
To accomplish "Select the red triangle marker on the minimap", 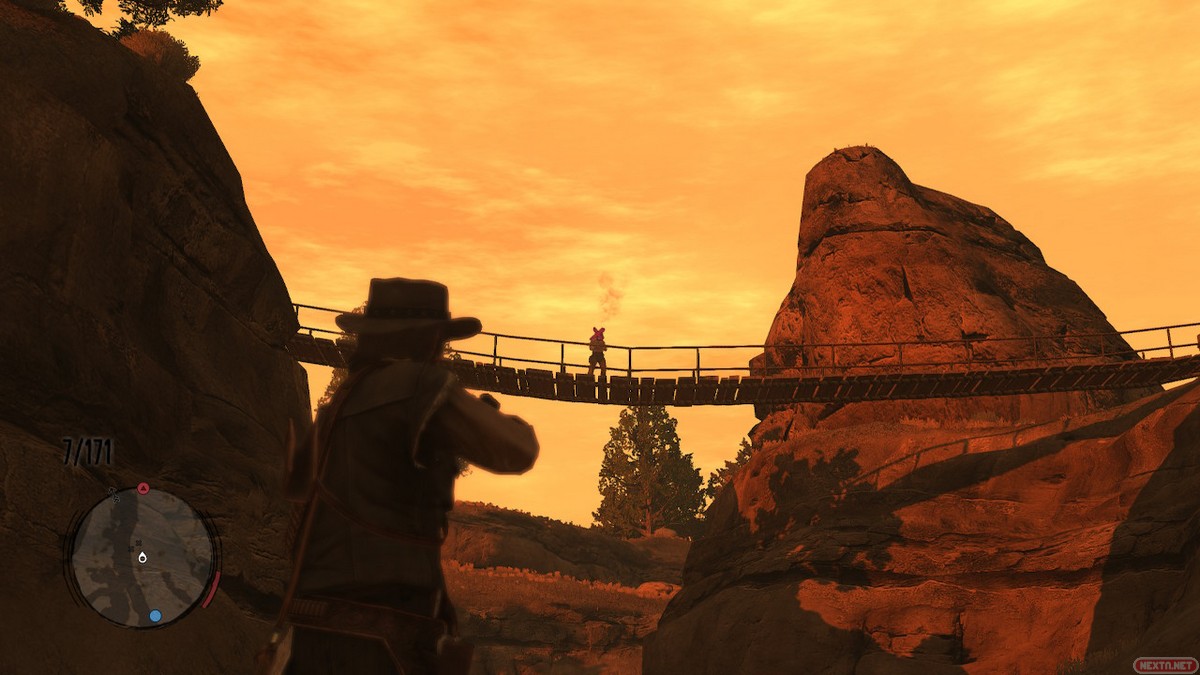I will pos(143,489).
